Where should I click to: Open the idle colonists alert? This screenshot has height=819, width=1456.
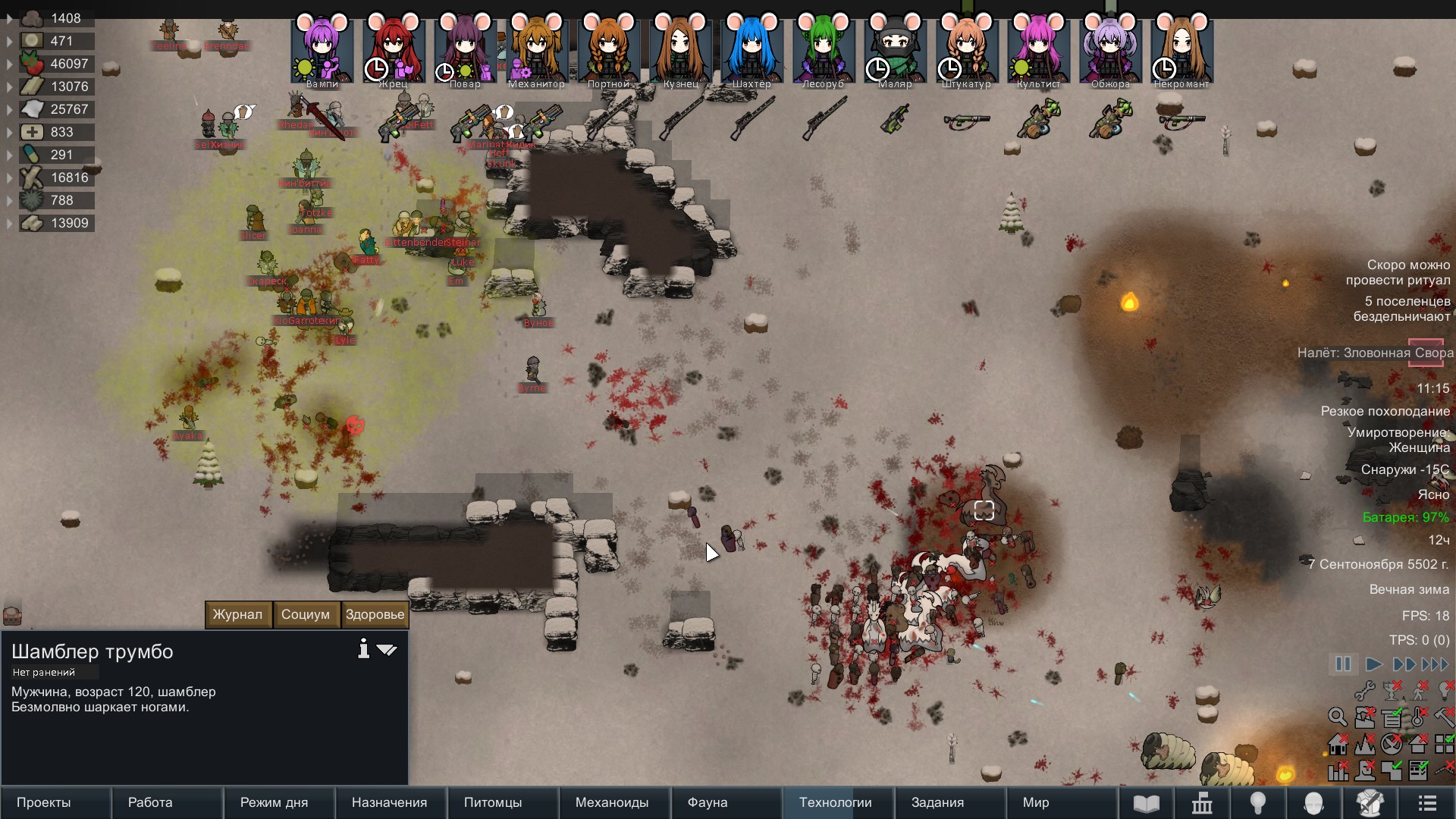click(1401, 309)
